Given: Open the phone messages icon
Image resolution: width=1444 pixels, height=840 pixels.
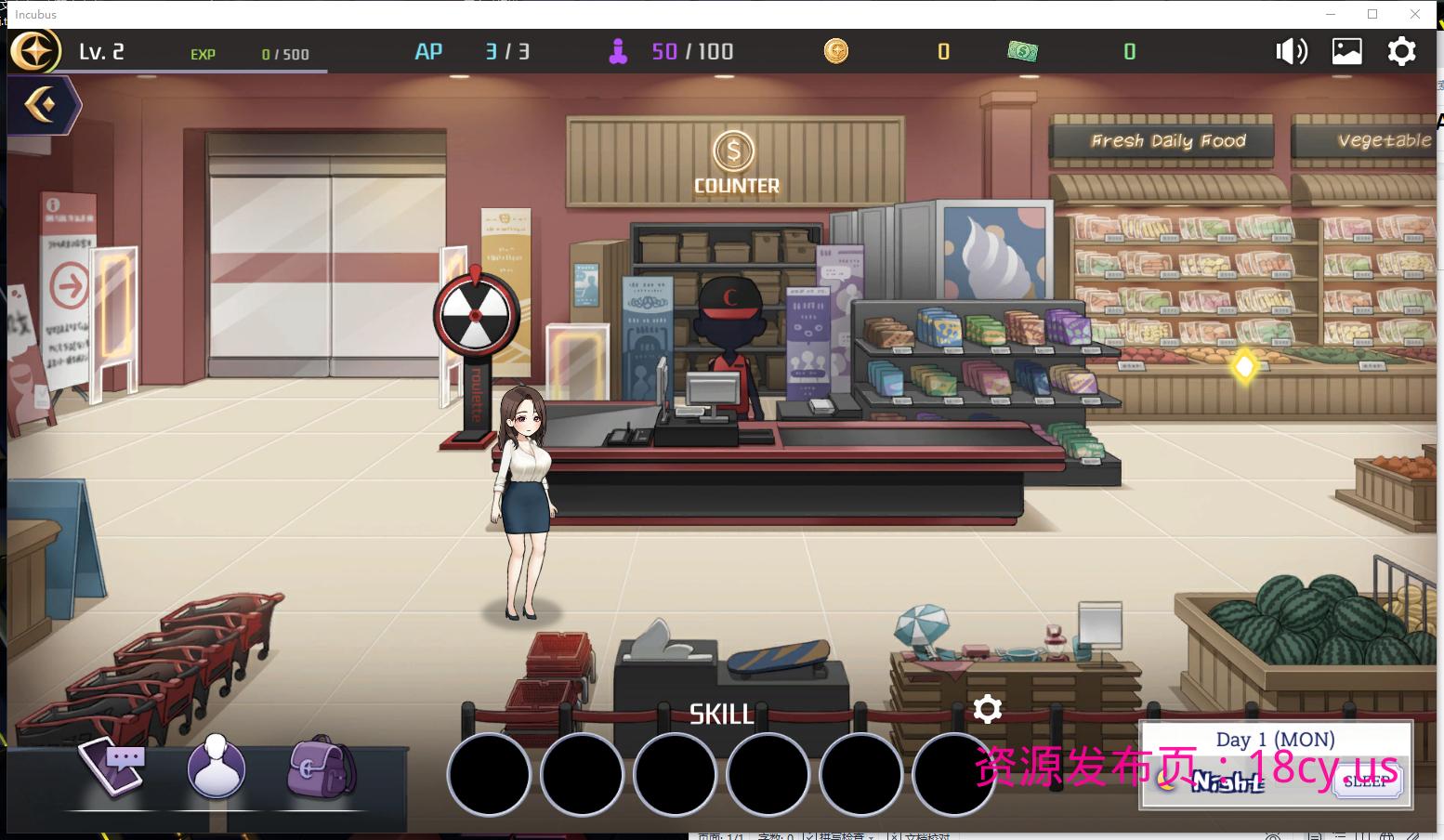Looking at the screenshot, I should tap(114, 767).
